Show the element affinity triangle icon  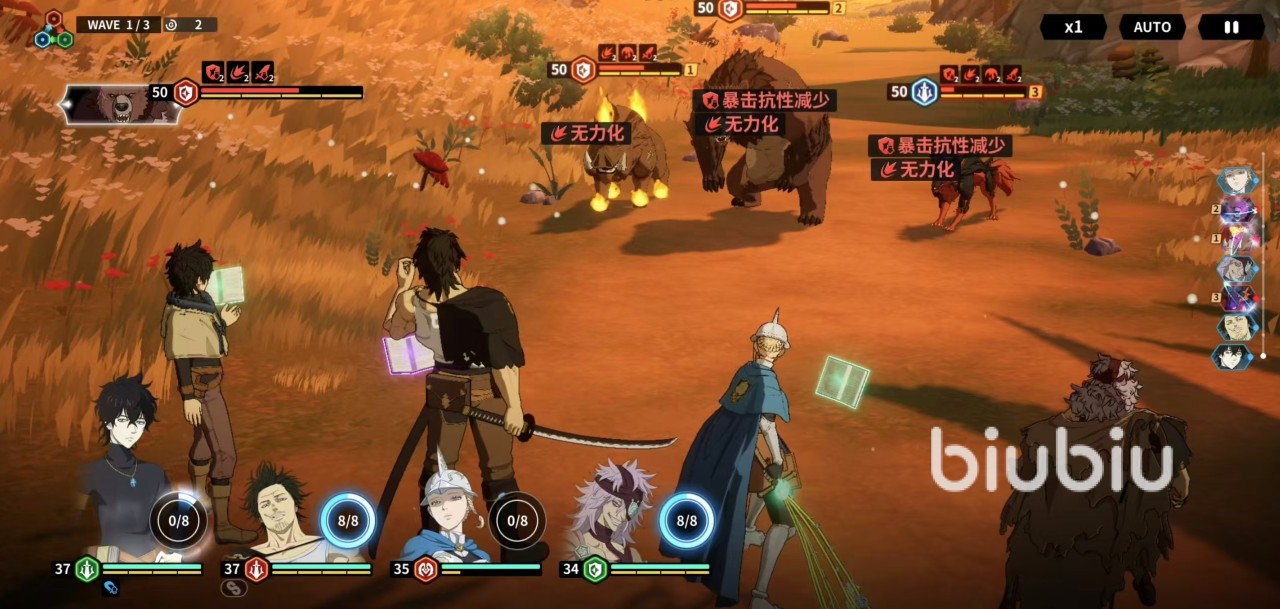click(x=53, y=31)
